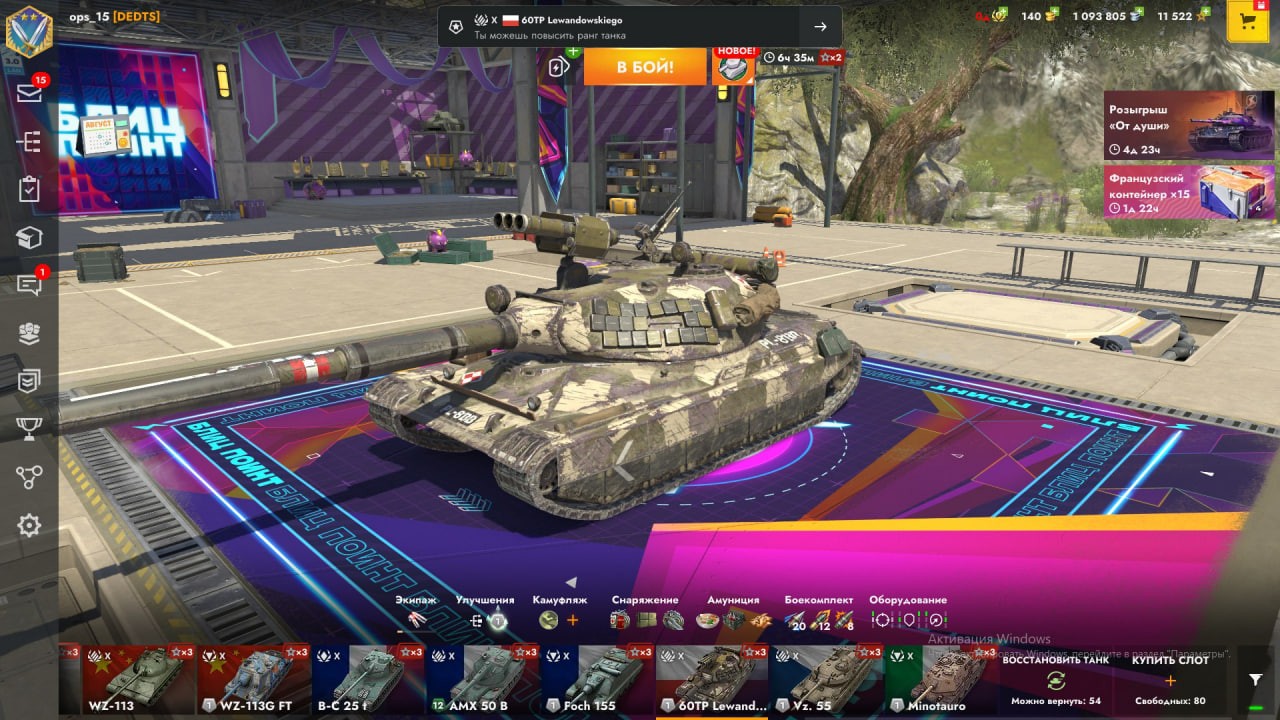Image resolution: width=1280 pixels, height=720 pixels.
Task: Pick the Minotauro tank slot
Action: [941, 680]
